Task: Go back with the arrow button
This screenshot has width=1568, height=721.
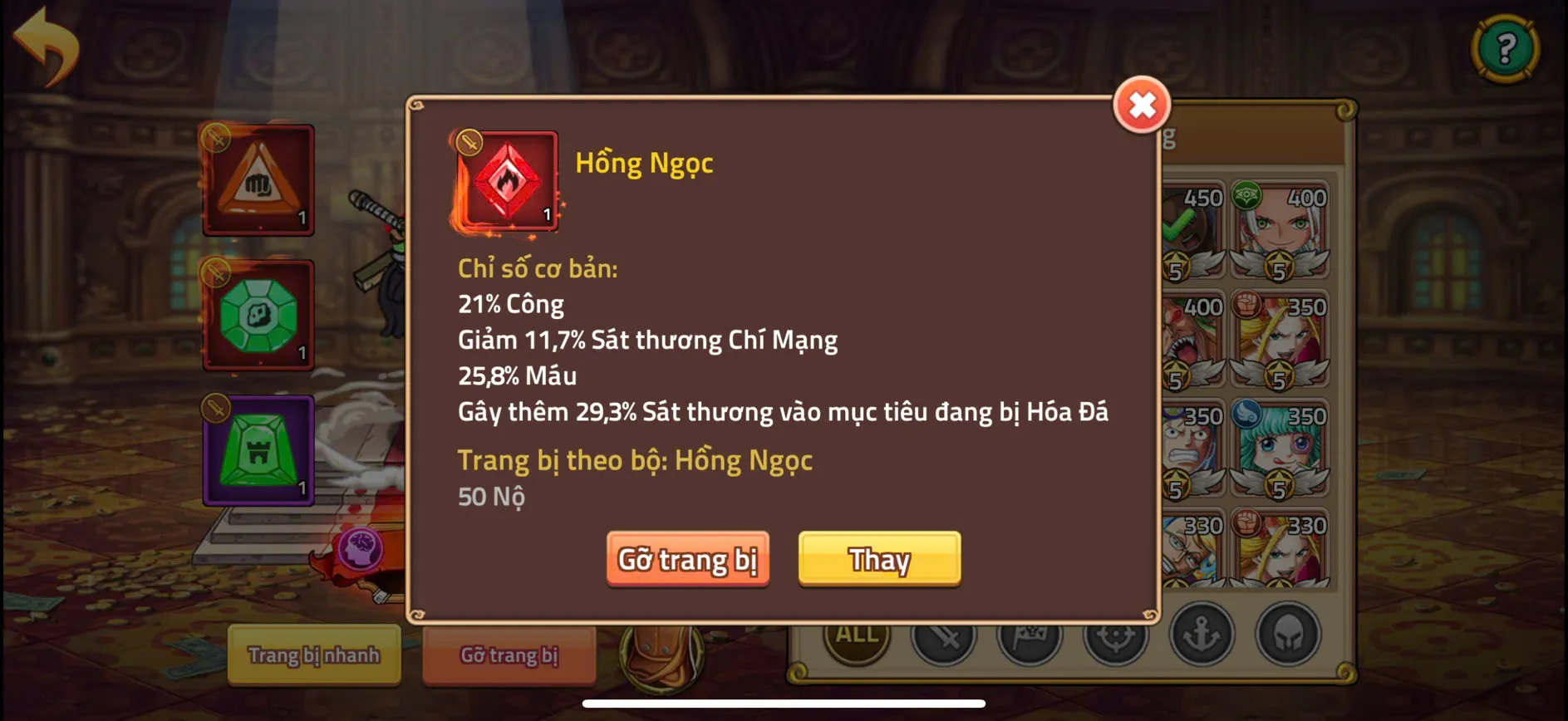Action: click(x=47, y=45)
